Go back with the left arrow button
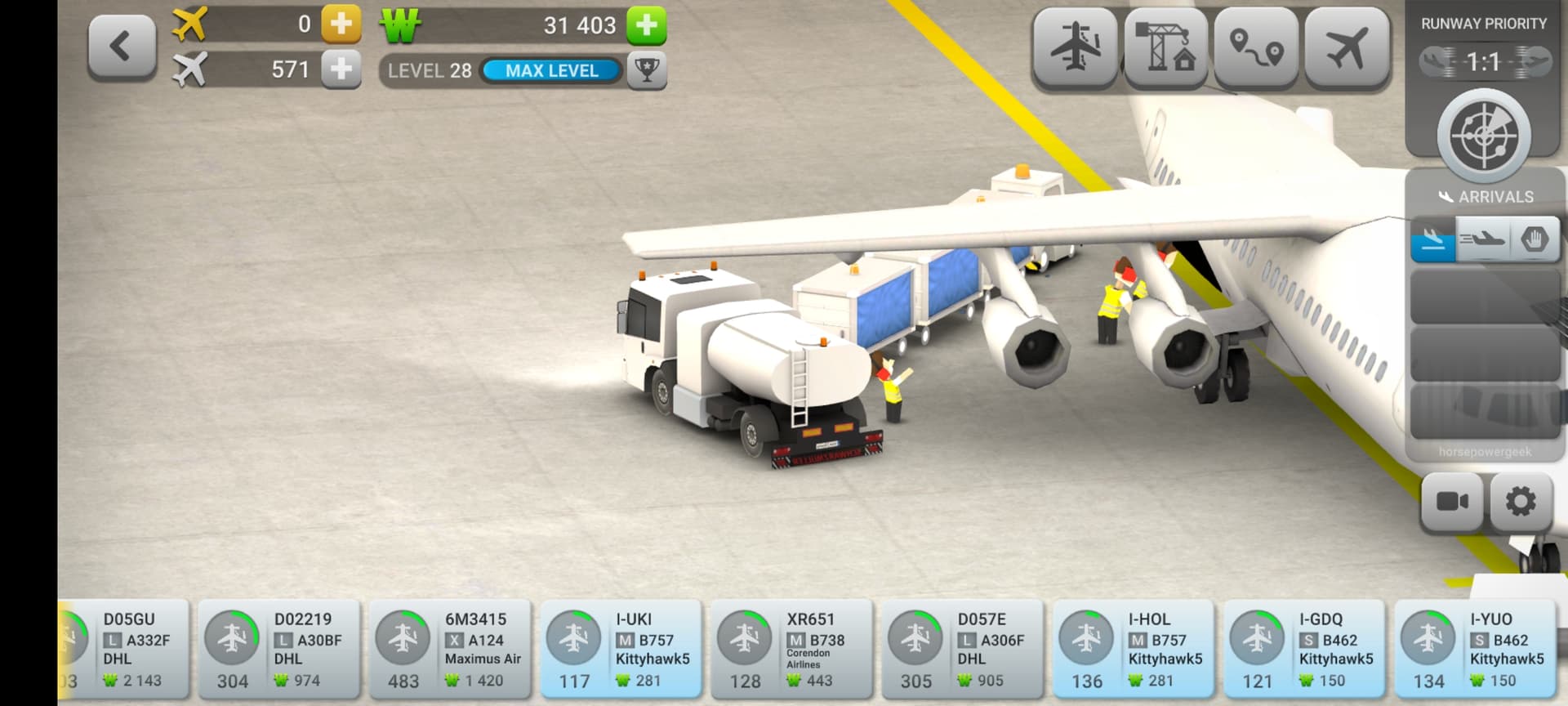Viewport: 1568px width, 706px height. tap(121, 47)
